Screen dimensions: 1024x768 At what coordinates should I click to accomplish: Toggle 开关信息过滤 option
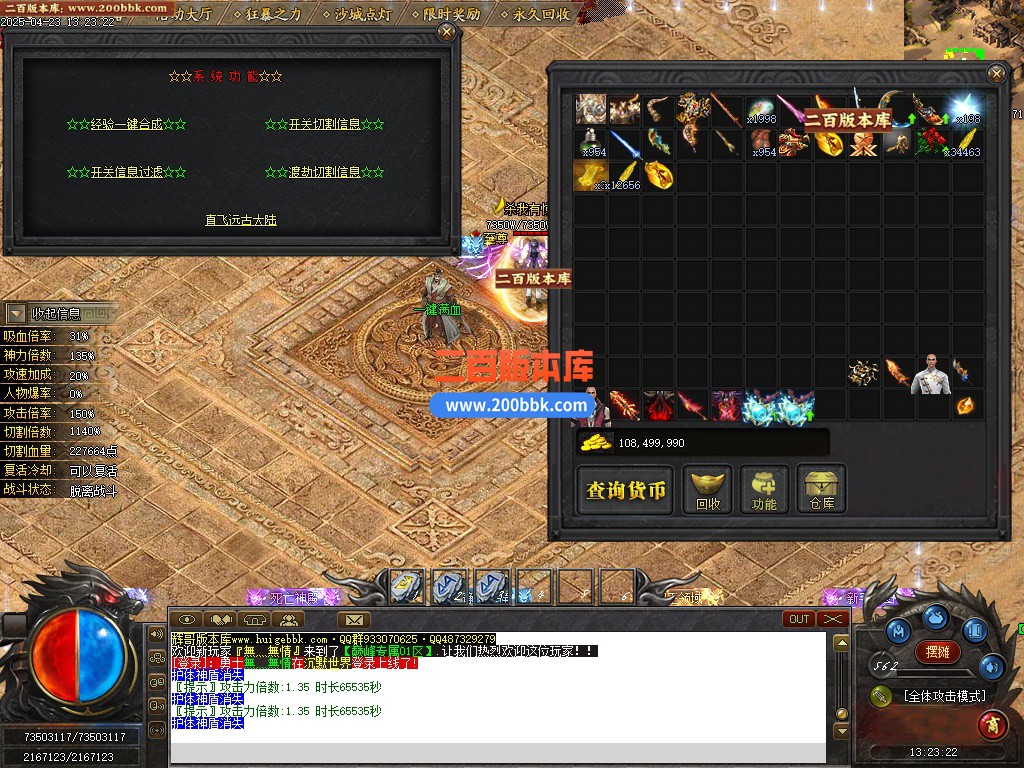126,172
